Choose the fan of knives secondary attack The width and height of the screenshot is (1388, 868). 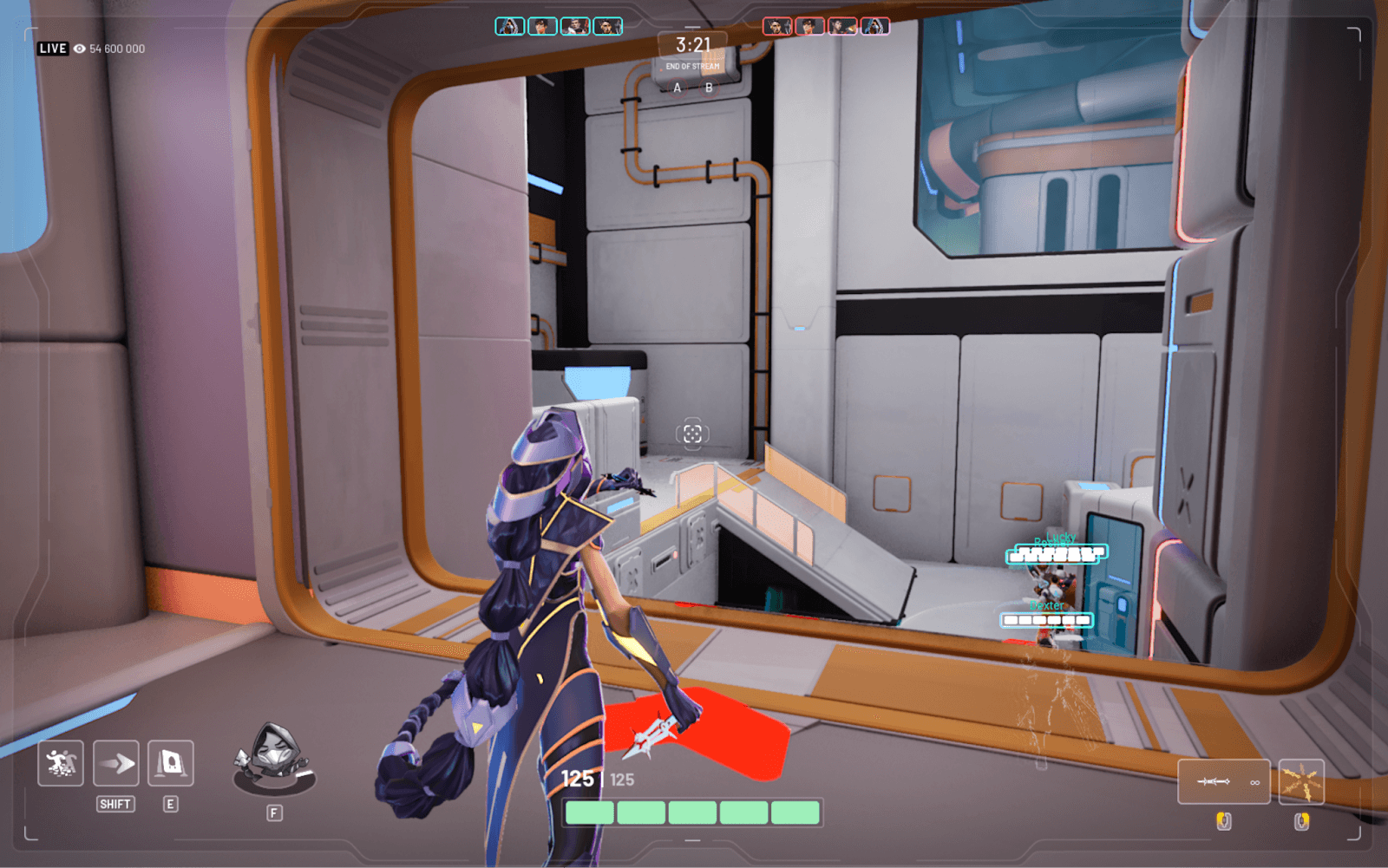coord(1301,782)
